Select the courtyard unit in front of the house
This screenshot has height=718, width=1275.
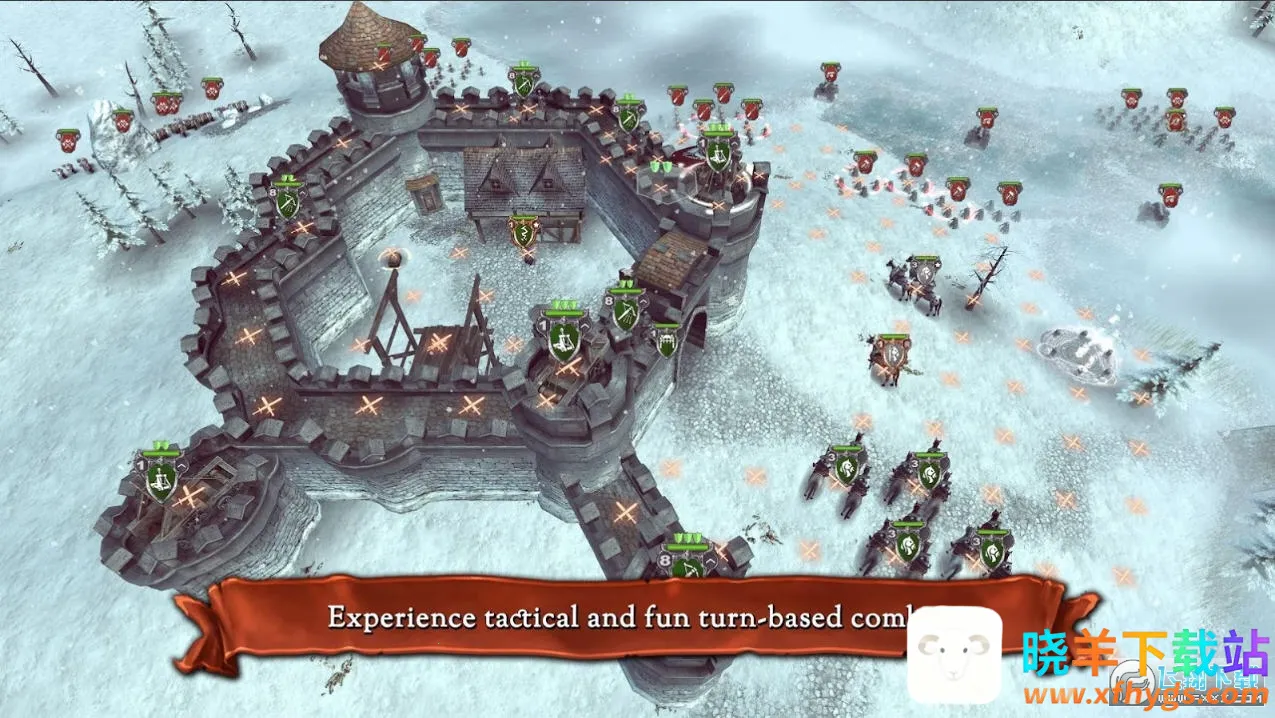[x=521, y=233]
